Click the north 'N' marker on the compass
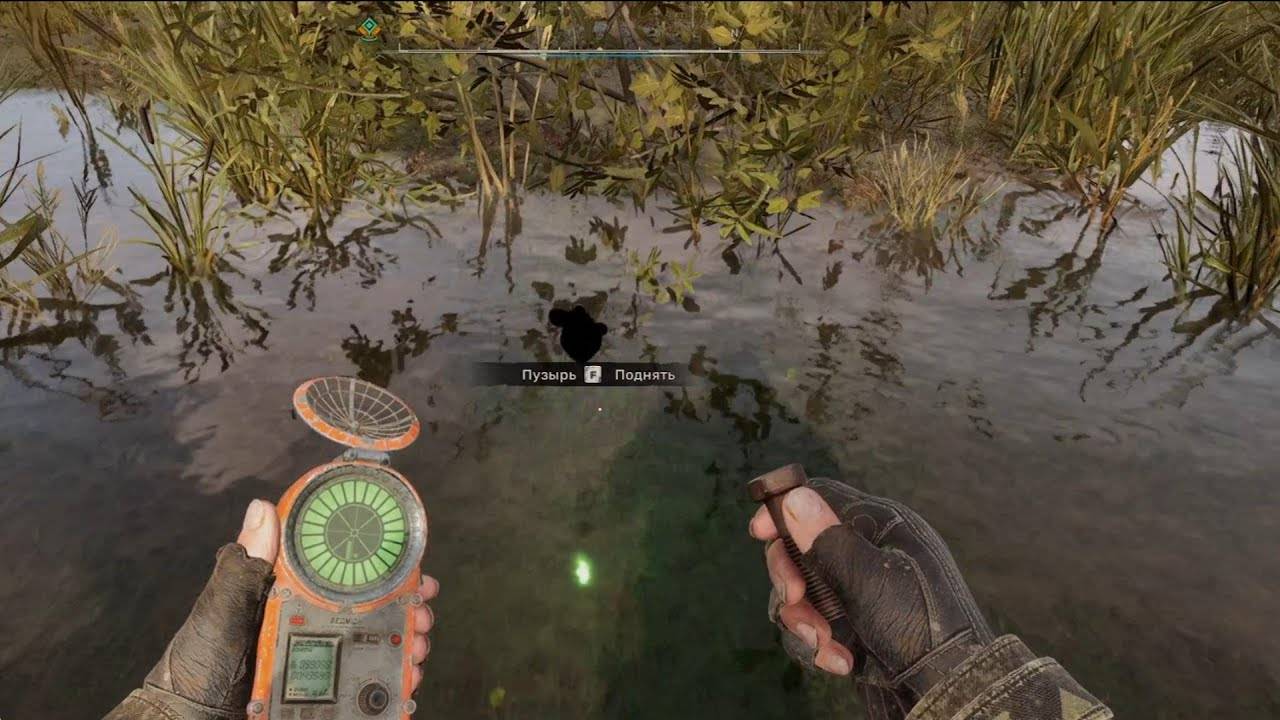The height and width of the screenshot is (720, 1280). [x=736, y=32]
